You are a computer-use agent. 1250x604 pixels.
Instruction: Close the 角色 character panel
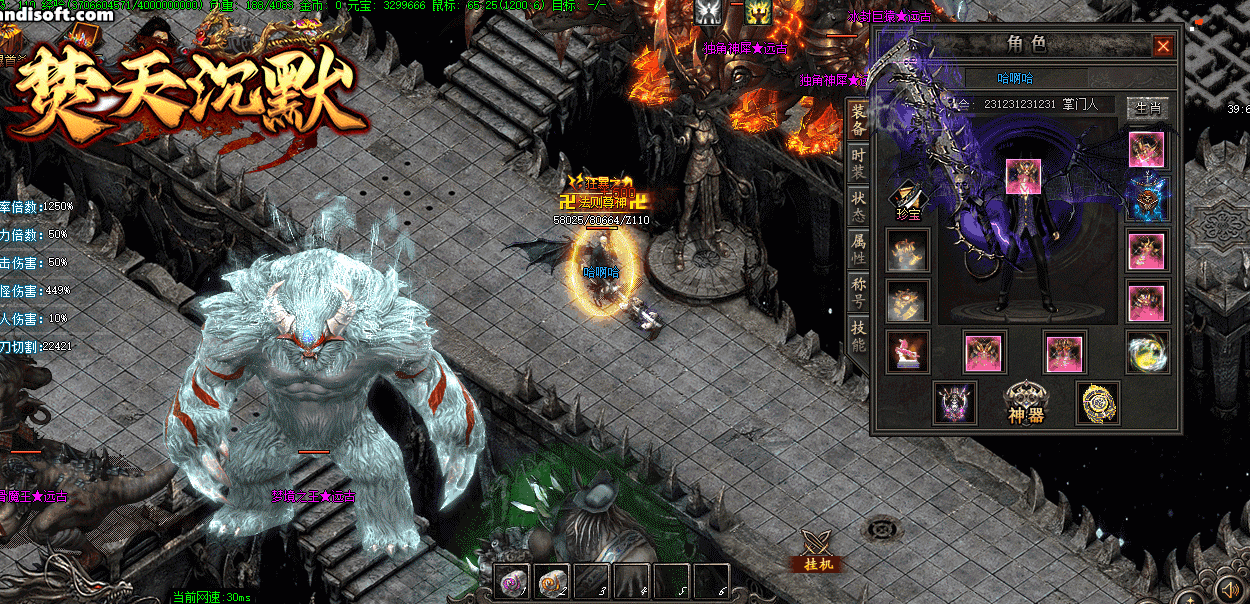(1163, 46)
